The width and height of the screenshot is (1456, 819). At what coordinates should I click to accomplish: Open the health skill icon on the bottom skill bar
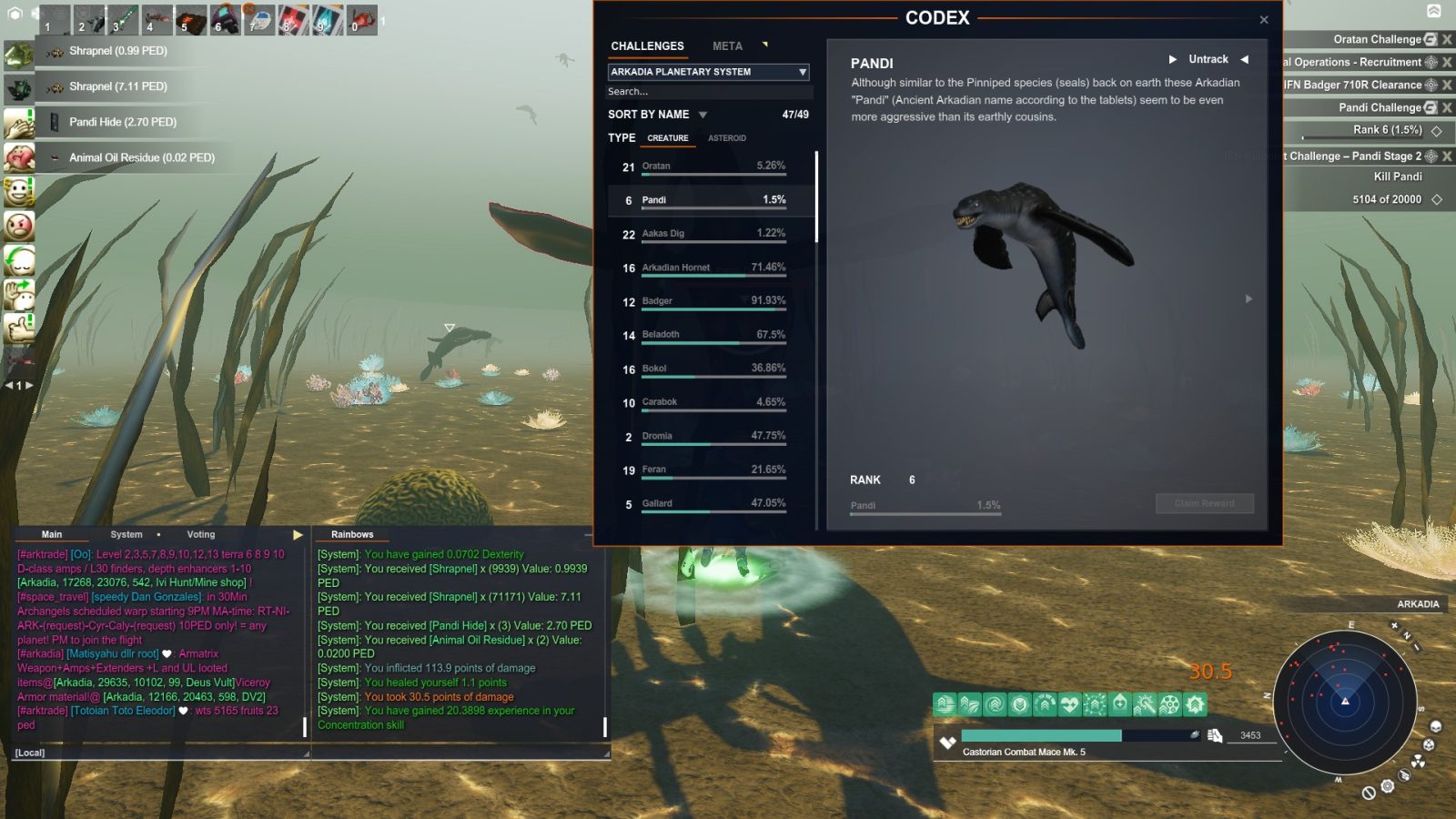(1069, 703)
